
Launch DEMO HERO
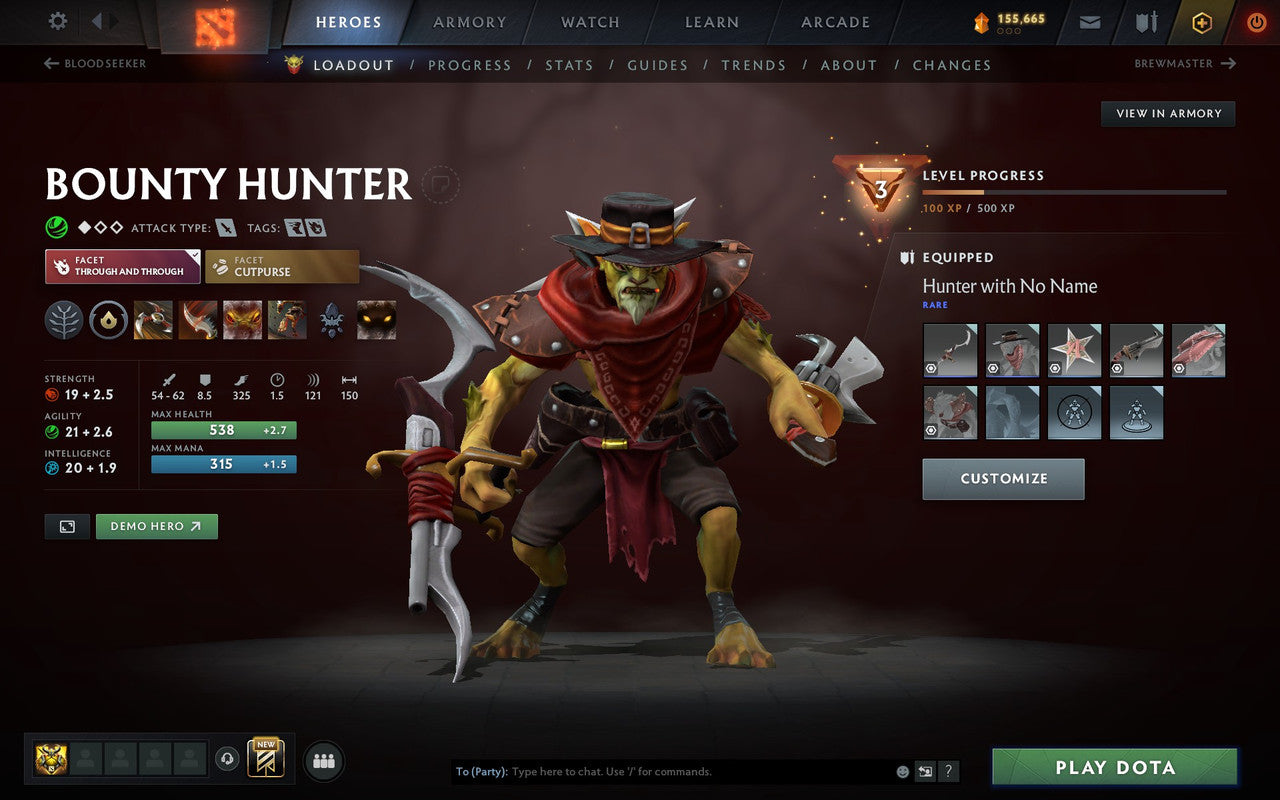156,526
